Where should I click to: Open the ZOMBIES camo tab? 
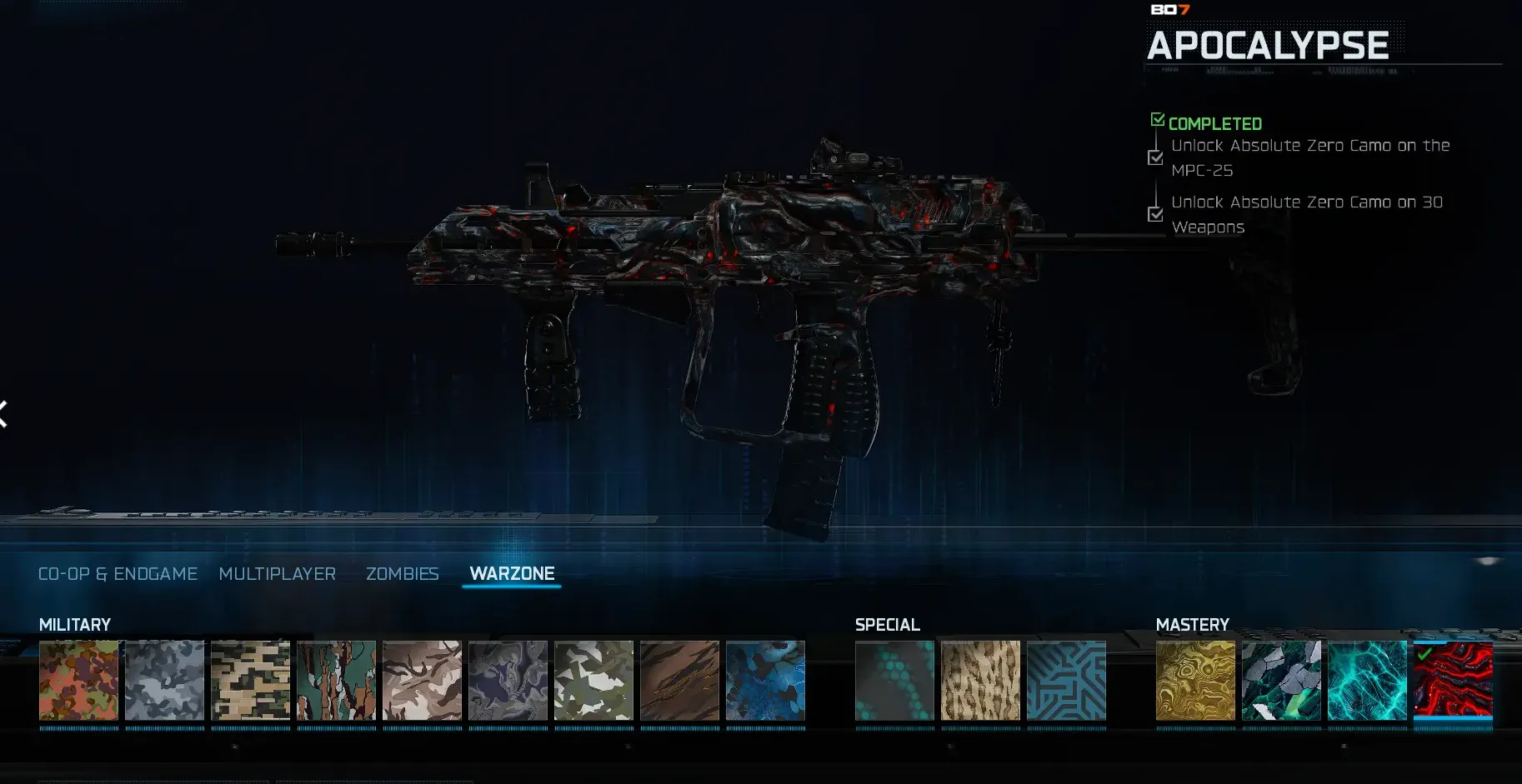click(x=403, y=573)
